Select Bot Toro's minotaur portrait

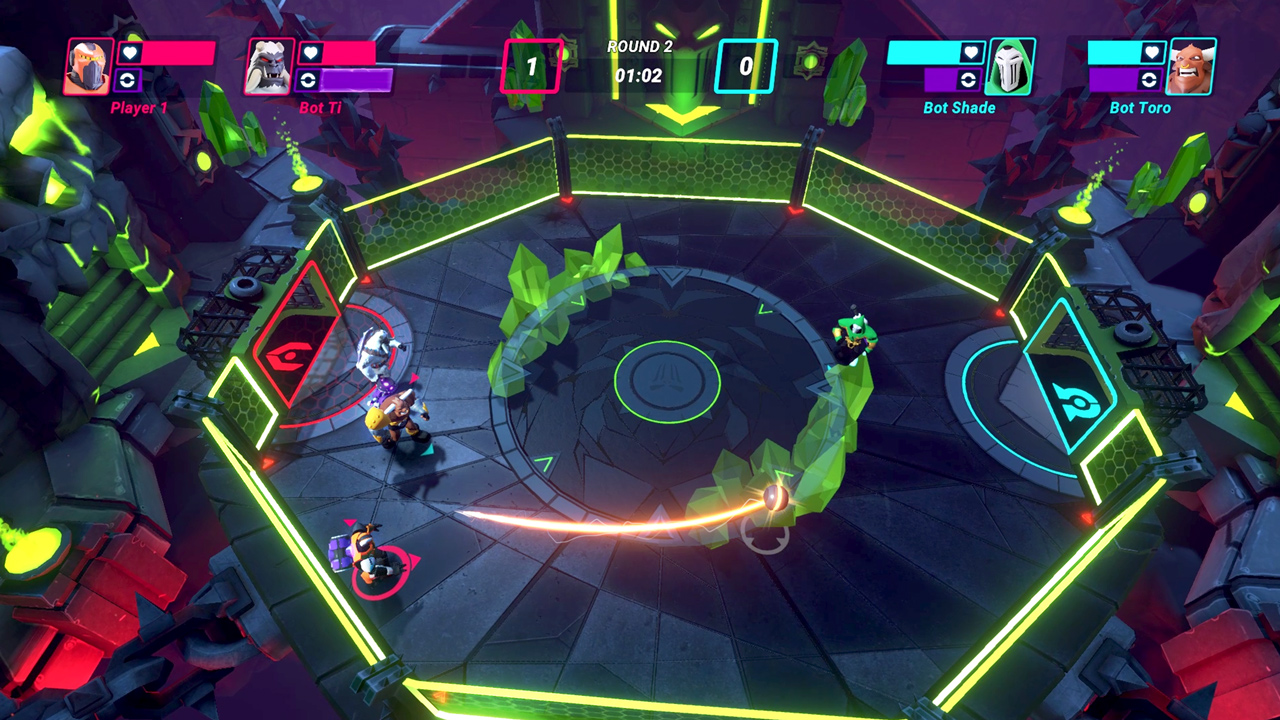click(x=1192, y=65)
